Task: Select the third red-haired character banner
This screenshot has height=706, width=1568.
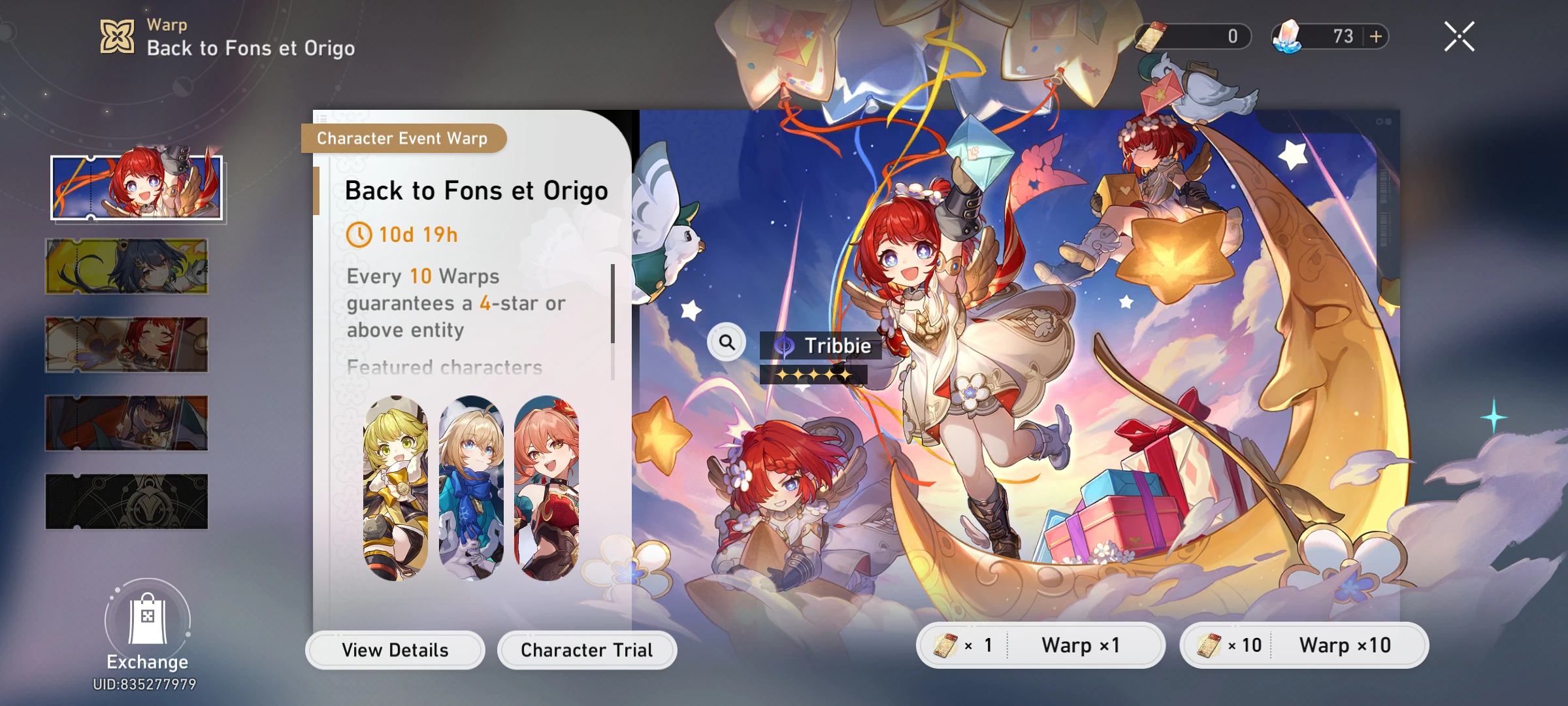Action: pos(126,343)
